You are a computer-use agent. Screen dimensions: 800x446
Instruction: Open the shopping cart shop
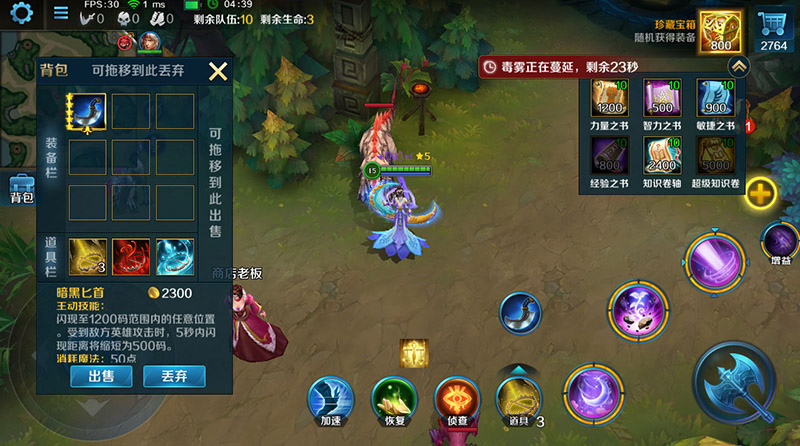773,30
